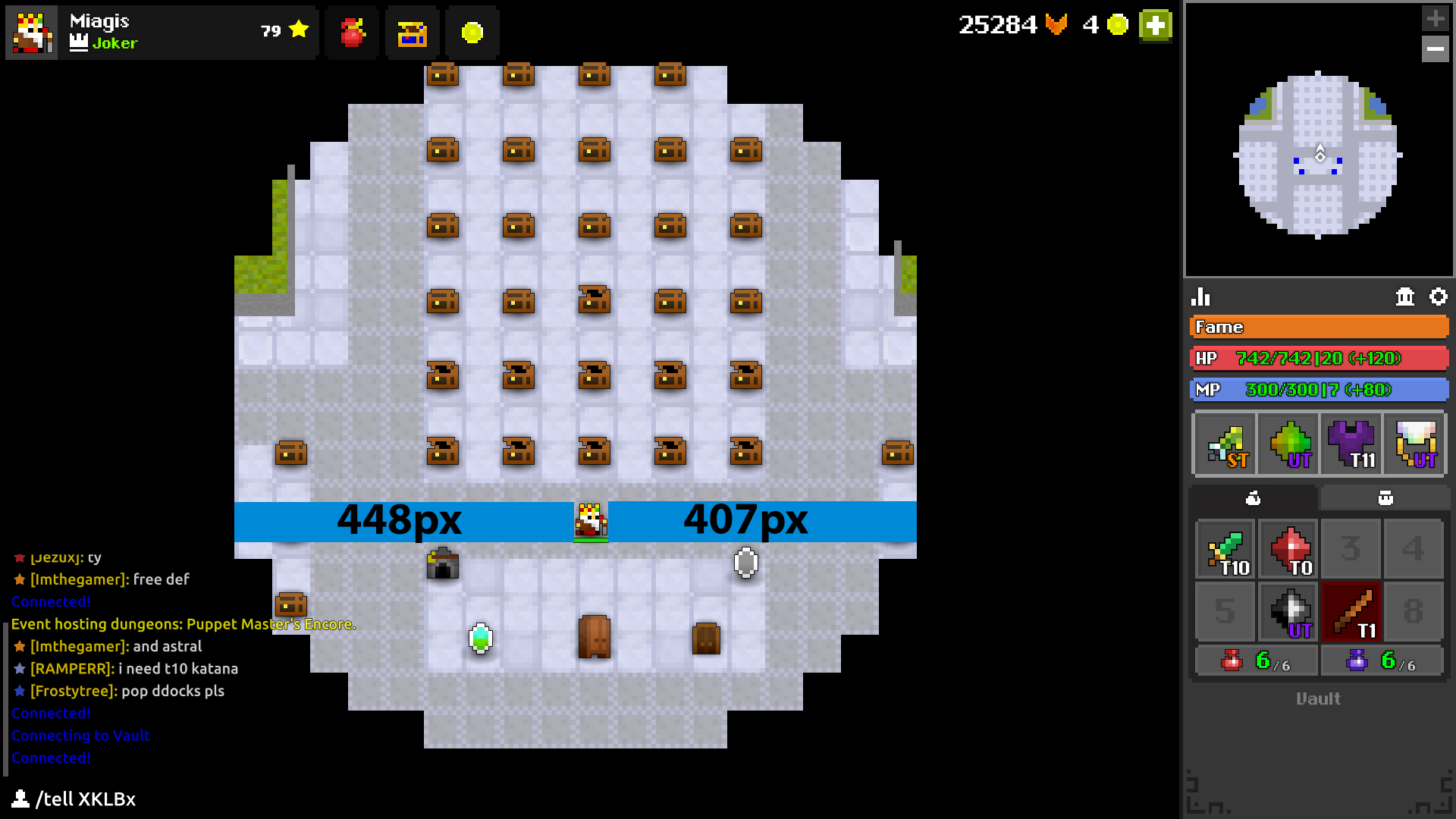Image resolution: width=1456 pixels, height=819 pixels.
Task: Click the bank building icon above Fame bar
Action: 1404,297
